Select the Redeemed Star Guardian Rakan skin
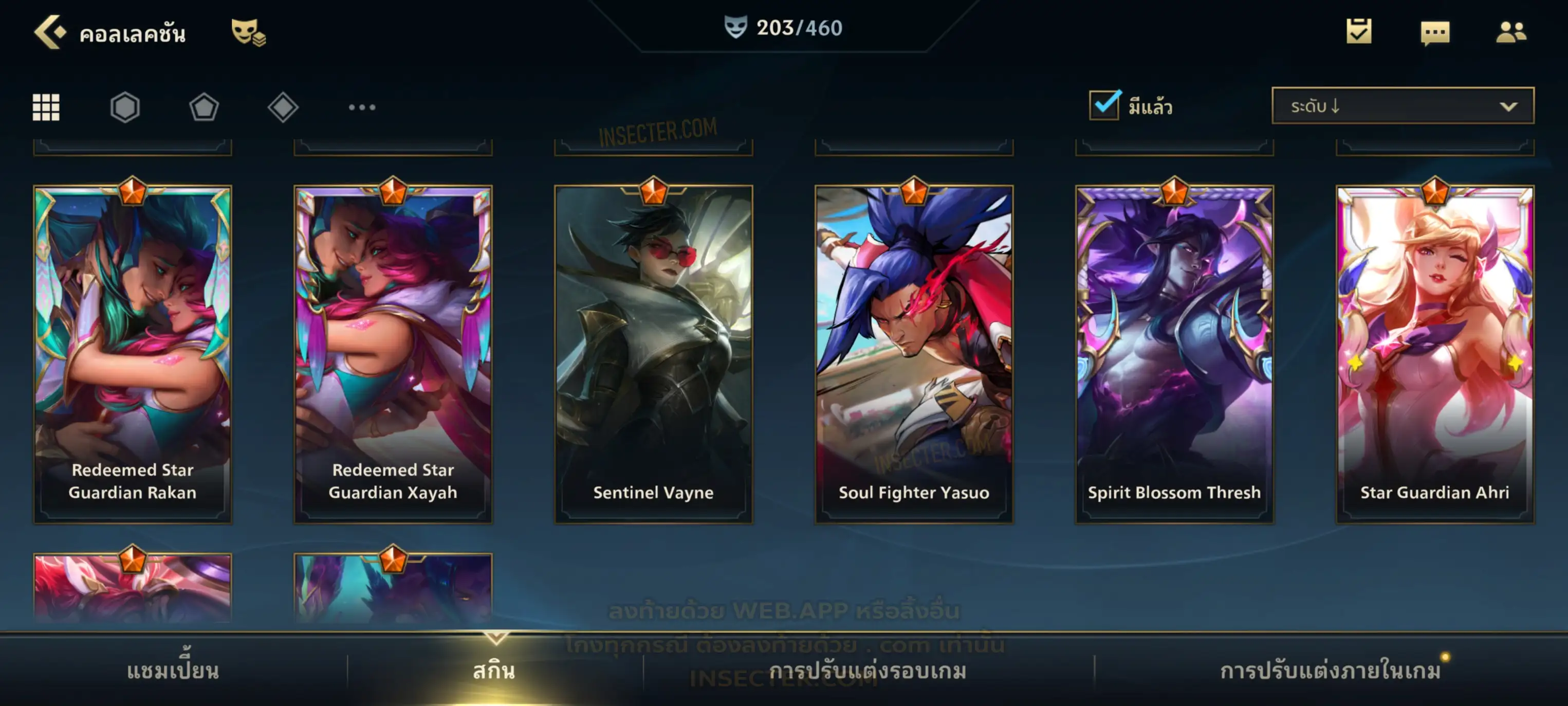 pyautogui.click(x=133, y=353)
